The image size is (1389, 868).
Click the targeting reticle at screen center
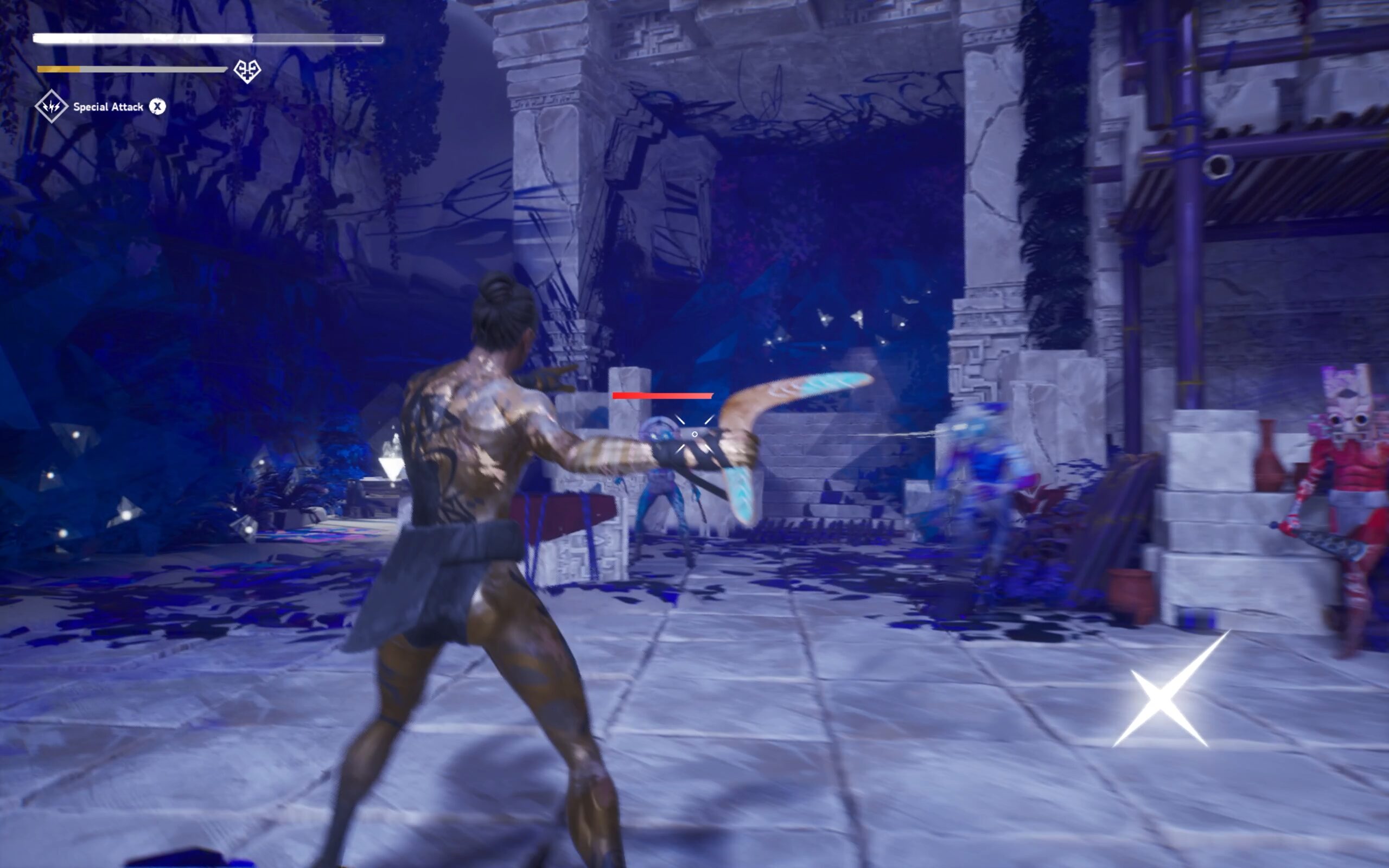point(694,435)
